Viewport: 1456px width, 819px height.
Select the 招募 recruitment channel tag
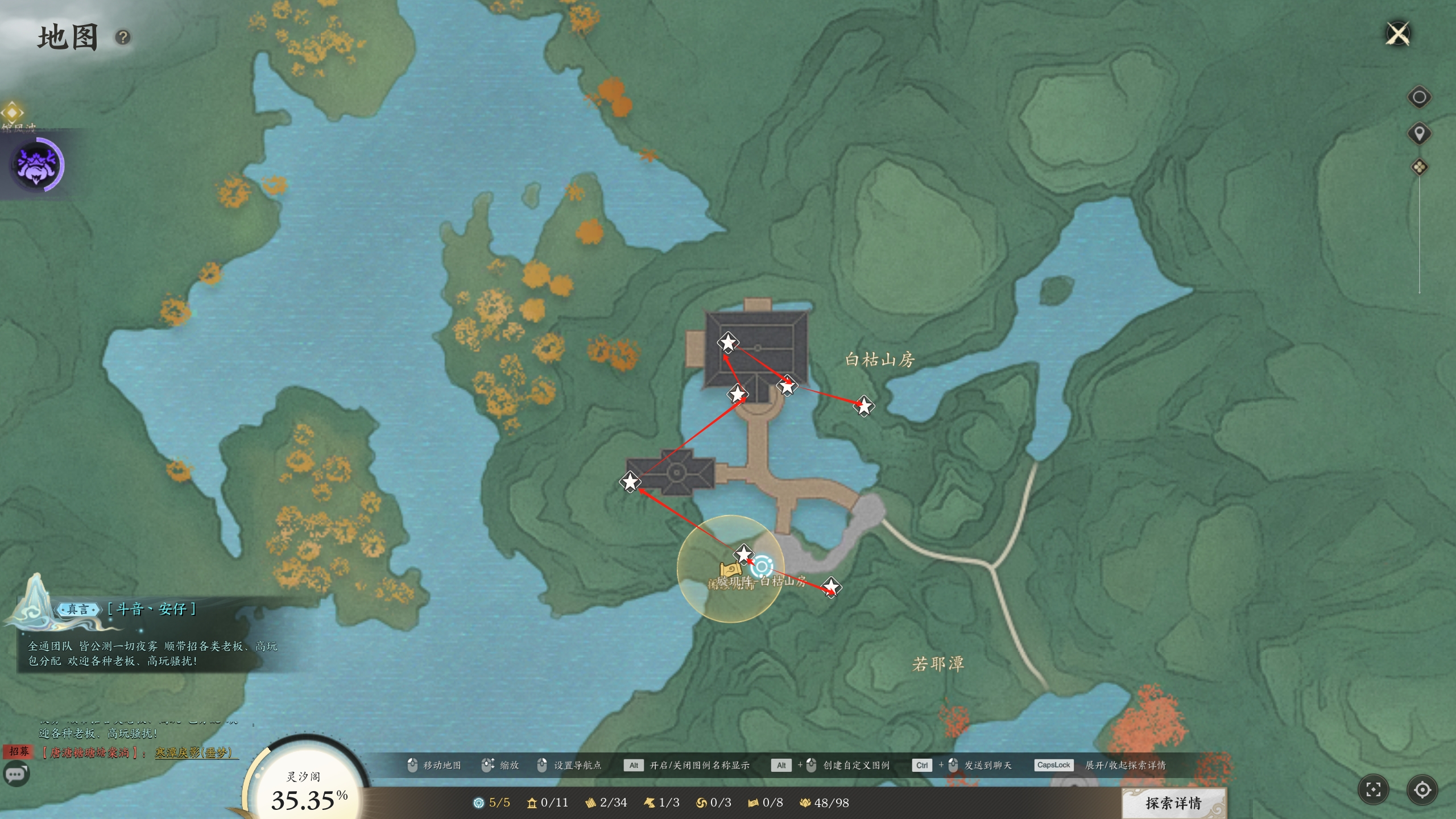point(19,751)
